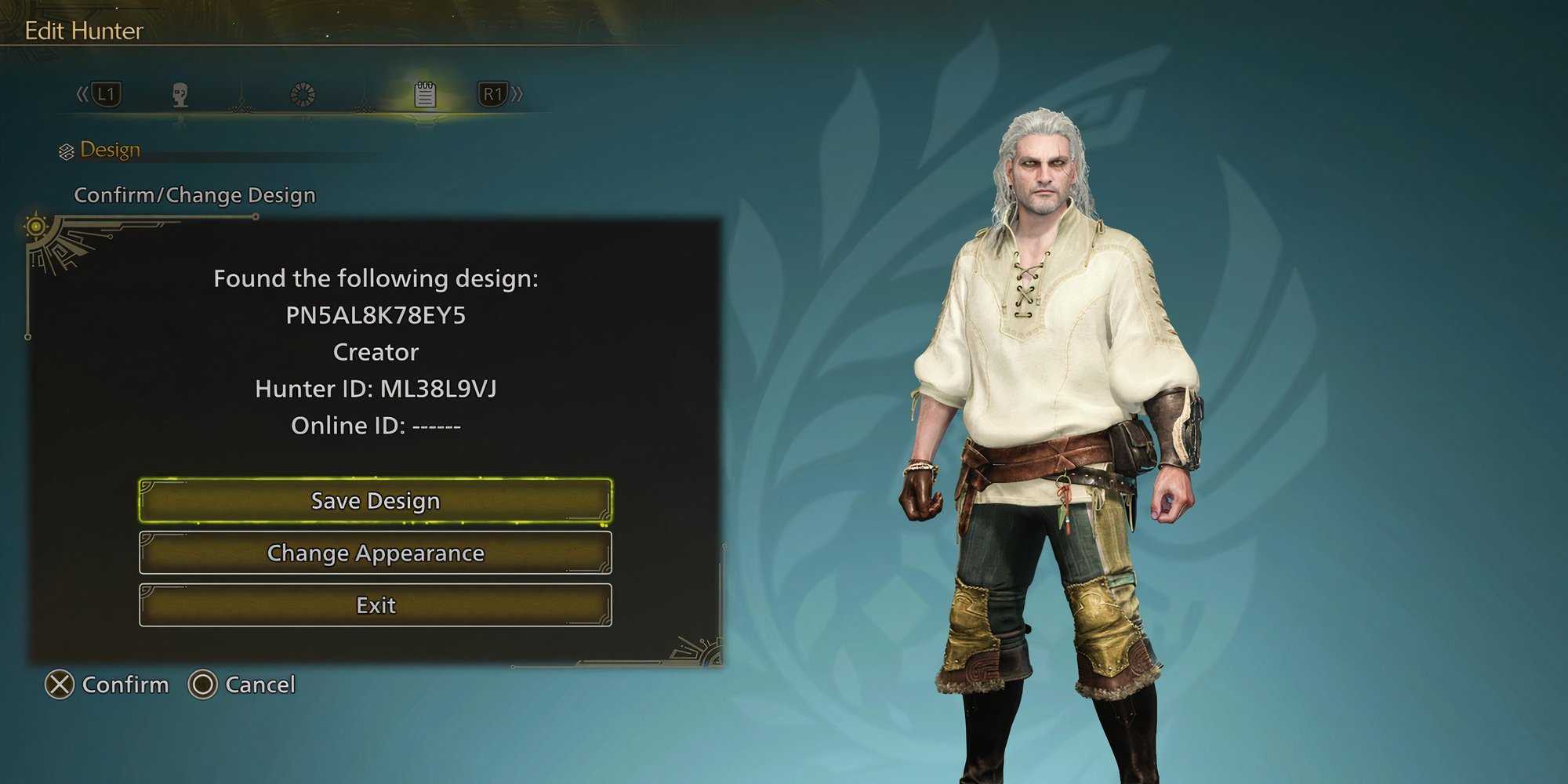Expand tabs using left double chevron
This screenshot has width=1568, height=784.
pyautogui.click(x=81, y=93)
